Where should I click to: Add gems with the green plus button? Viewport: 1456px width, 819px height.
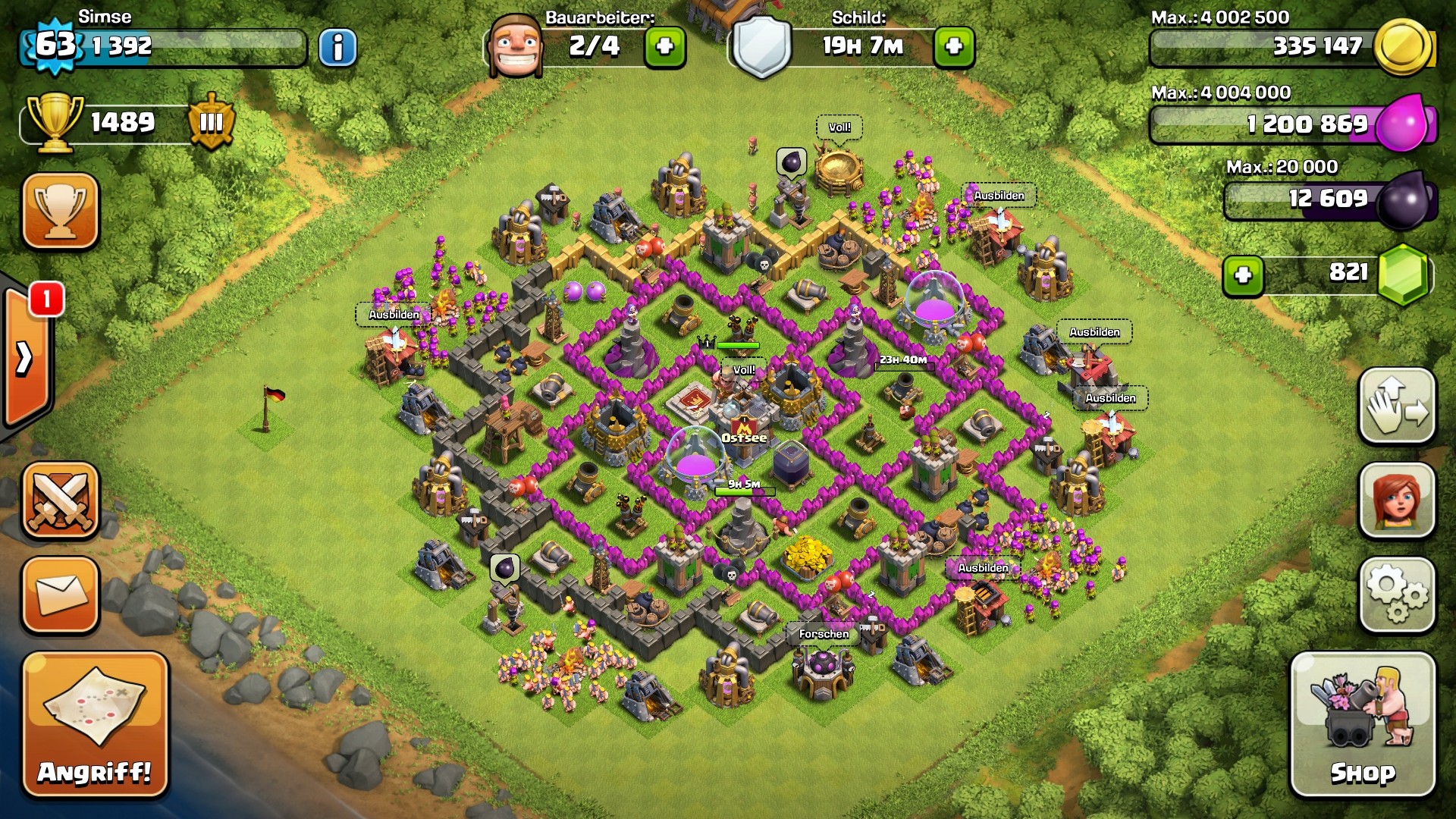(1243, 275)
